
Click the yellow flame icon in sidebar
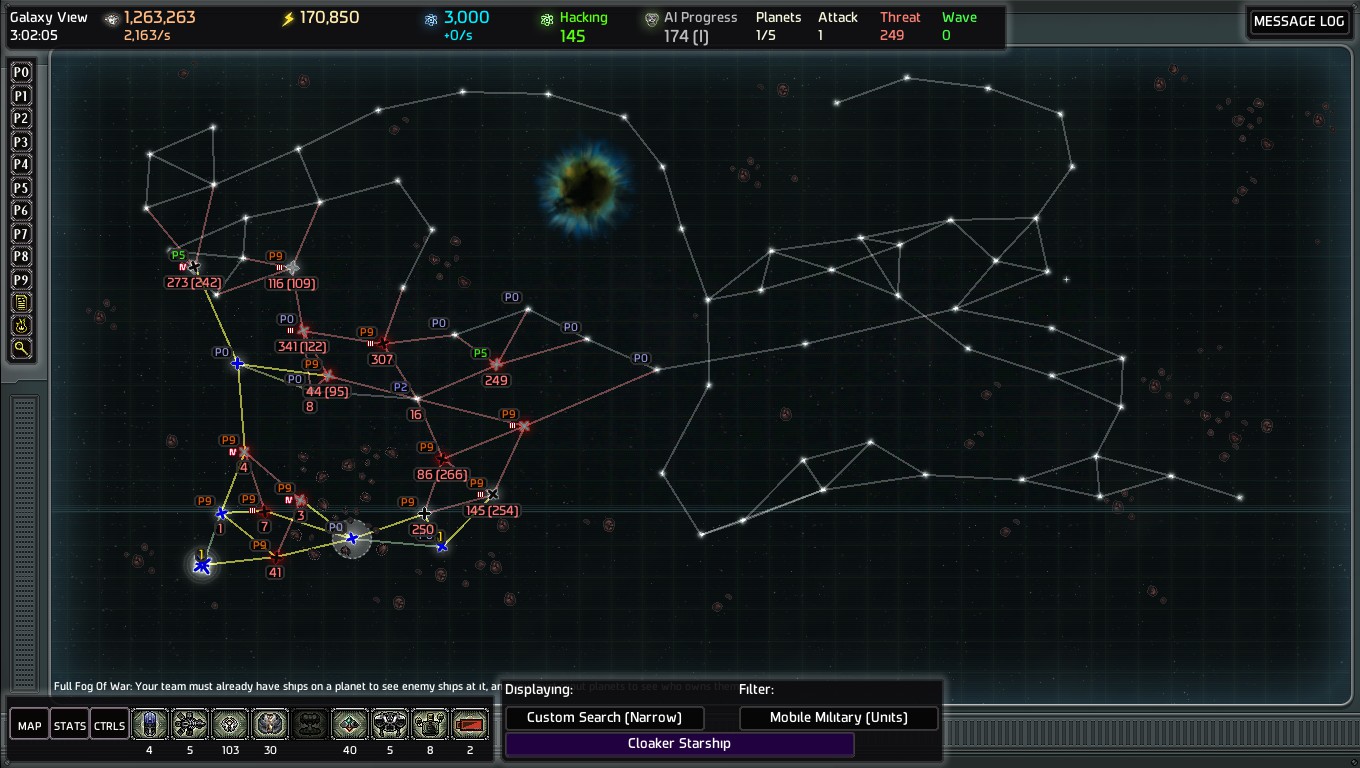click(x=21, y=326)
